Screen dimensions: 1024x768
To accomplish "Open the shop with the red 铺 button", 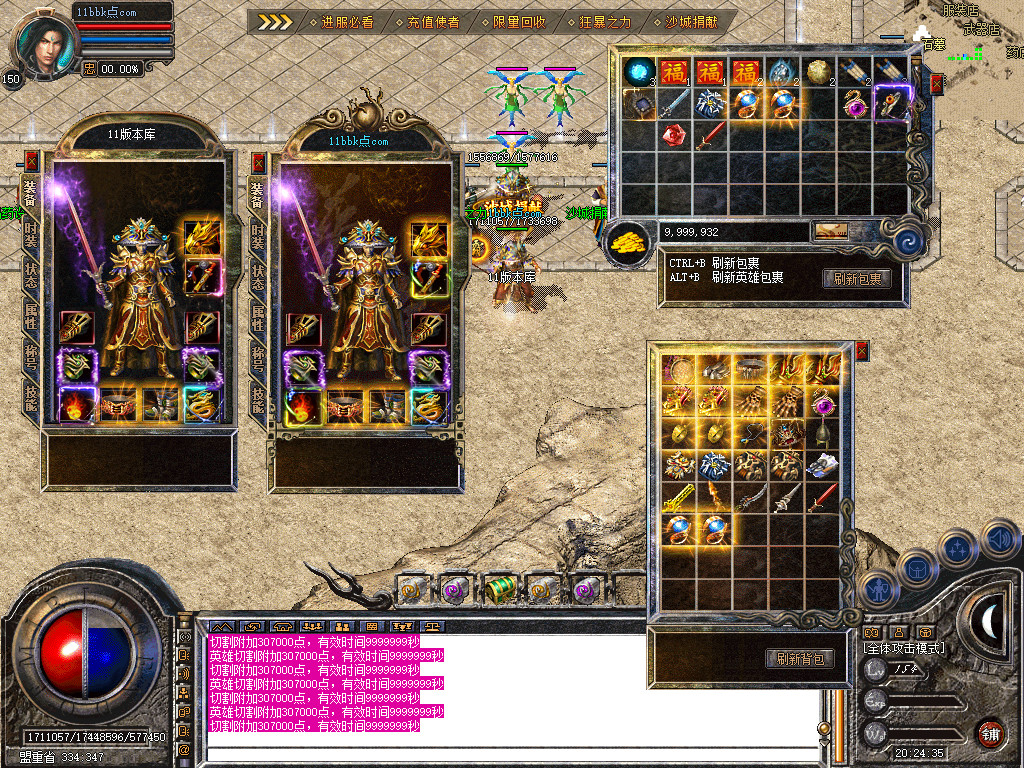I will point(990,733).
